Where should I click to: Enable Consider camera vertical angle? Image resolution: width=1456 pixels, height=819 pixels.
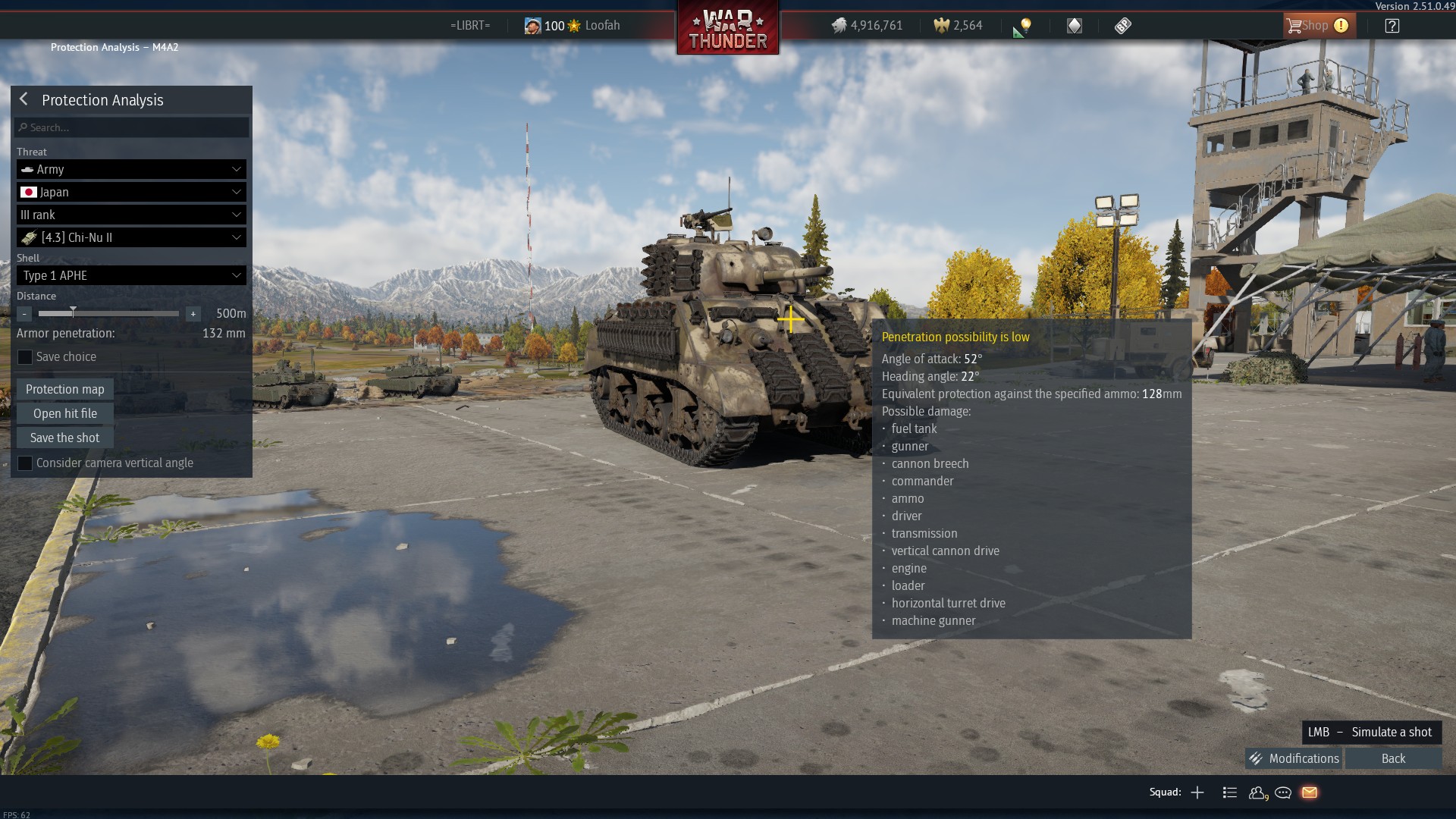pos(25,463)
